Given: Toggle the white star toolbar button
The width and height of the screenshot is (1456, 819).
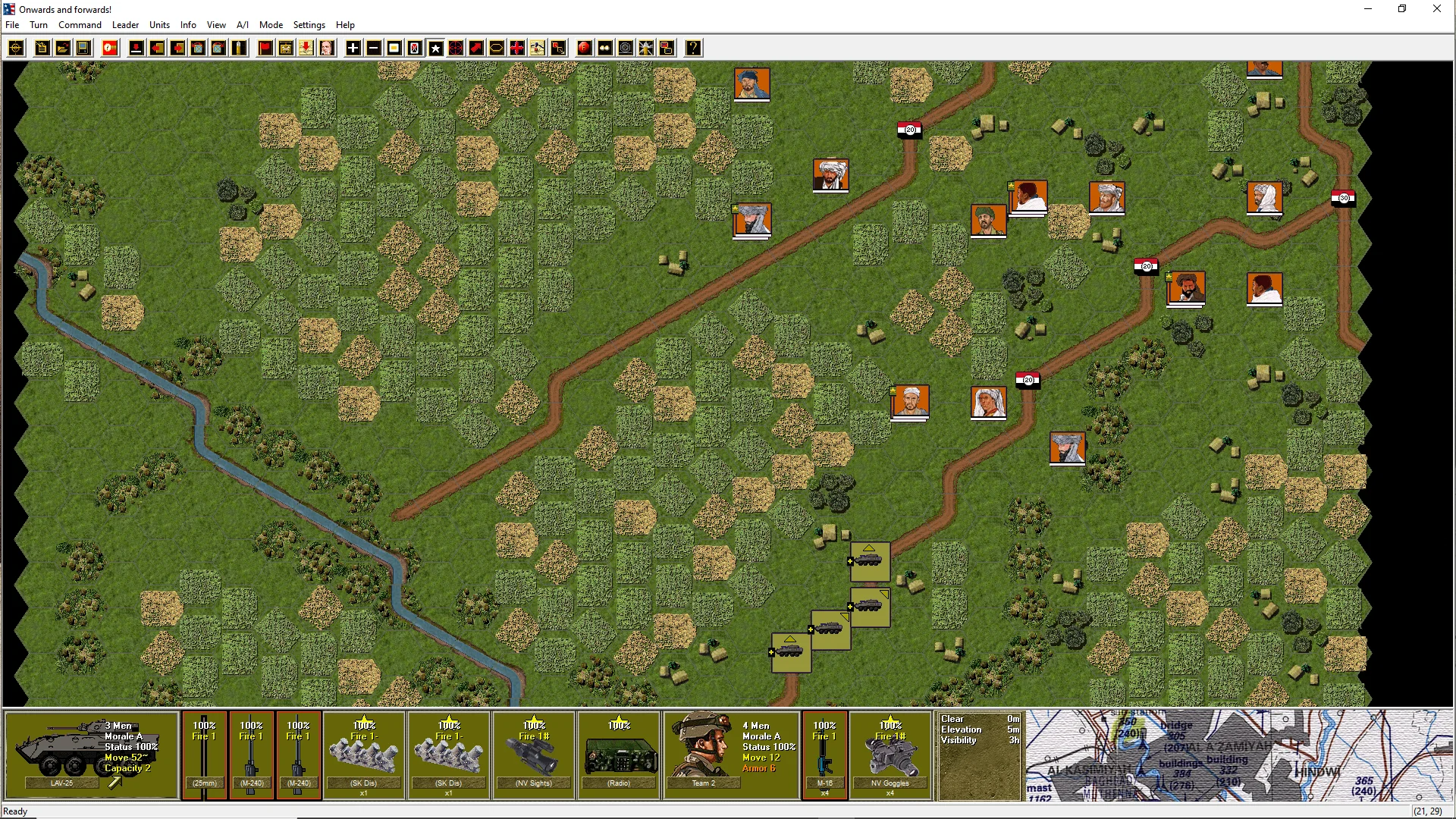Looking at the screenshot, I should tap(436, 49).
